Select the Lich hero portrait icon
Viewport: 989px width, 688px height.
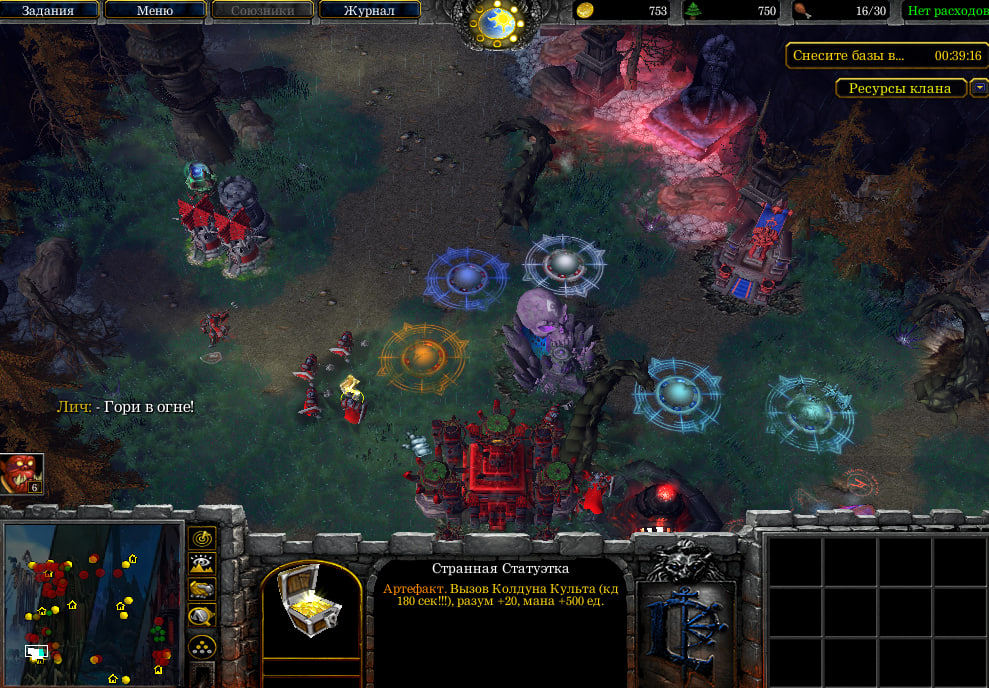[x=21, y=474]
